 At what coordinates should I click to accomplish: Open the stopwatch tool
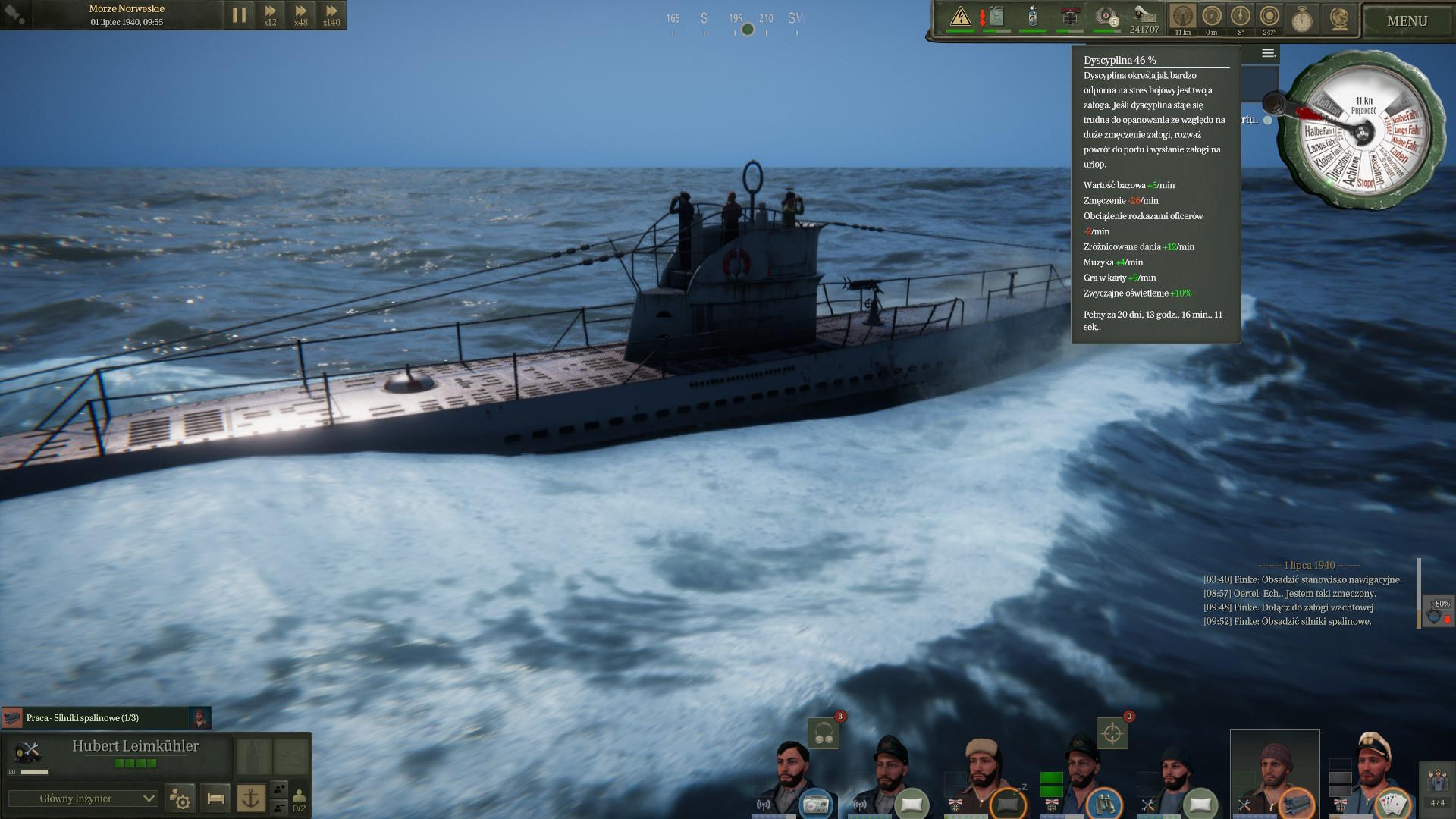point(1301,19)
